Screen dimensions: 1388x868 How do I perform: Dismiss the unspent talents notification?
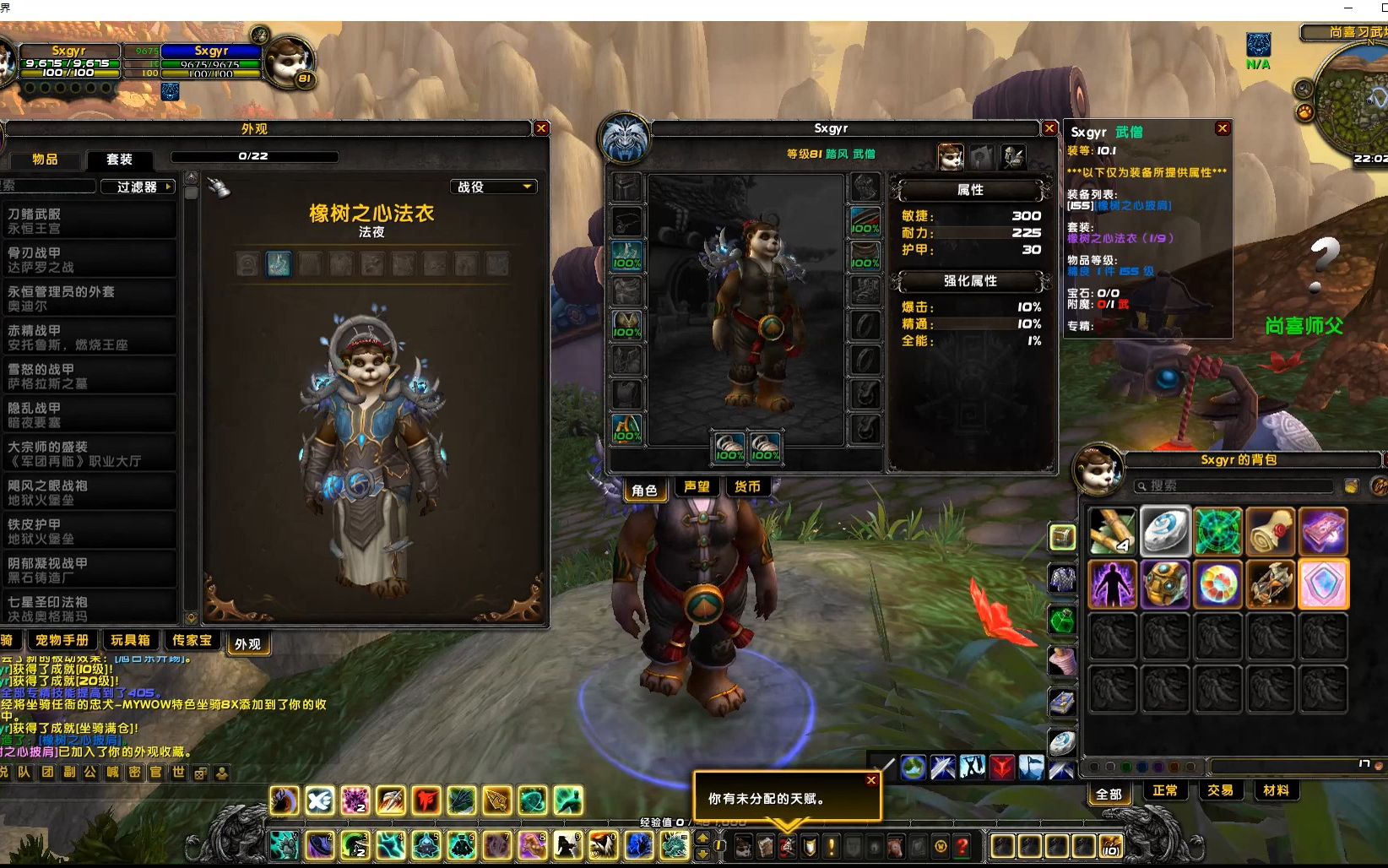[x=870, y=780]
